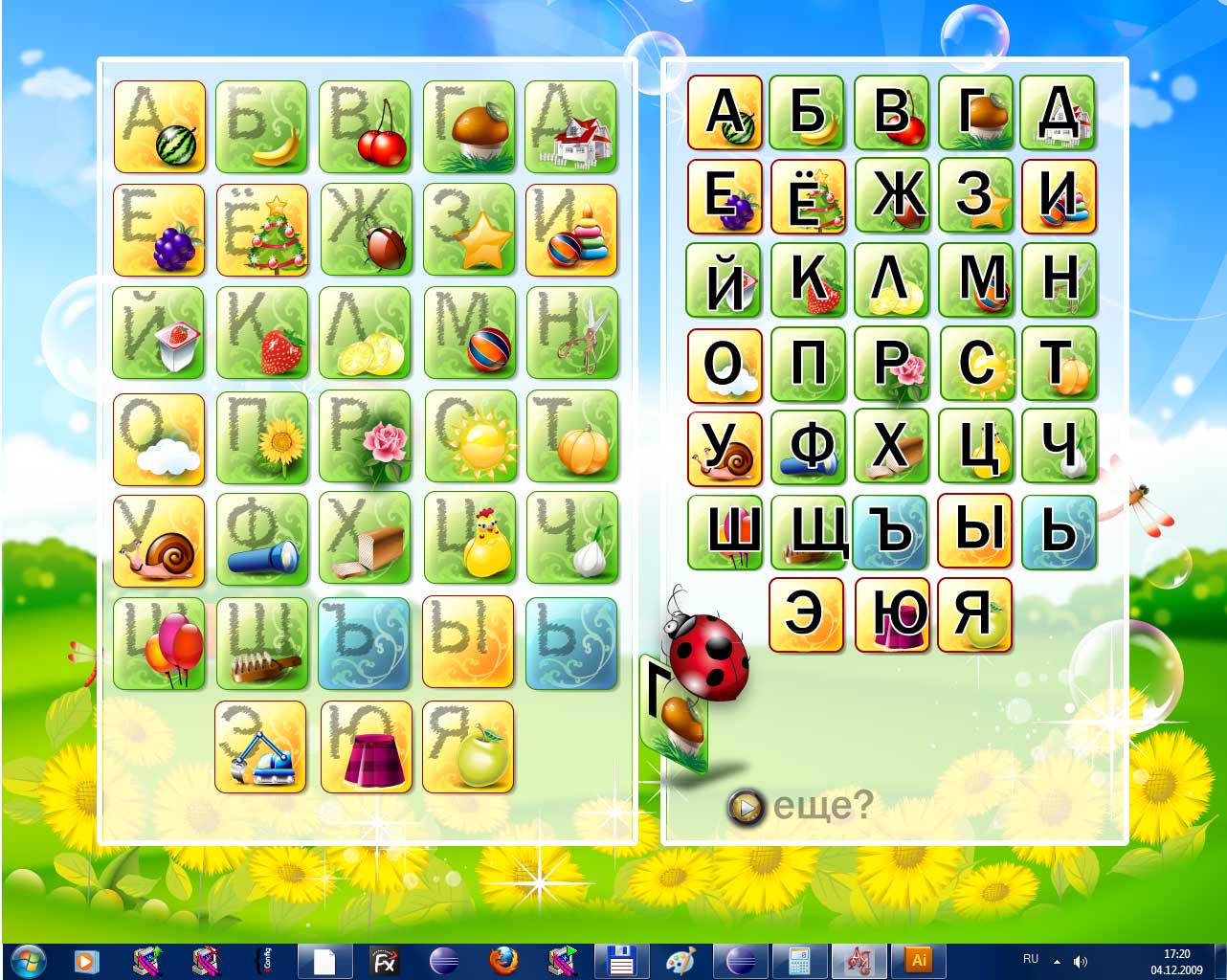This screenshot has height=980, width=1227.
Task: Click the 'еще?' play button
Action: click(746, 808)
